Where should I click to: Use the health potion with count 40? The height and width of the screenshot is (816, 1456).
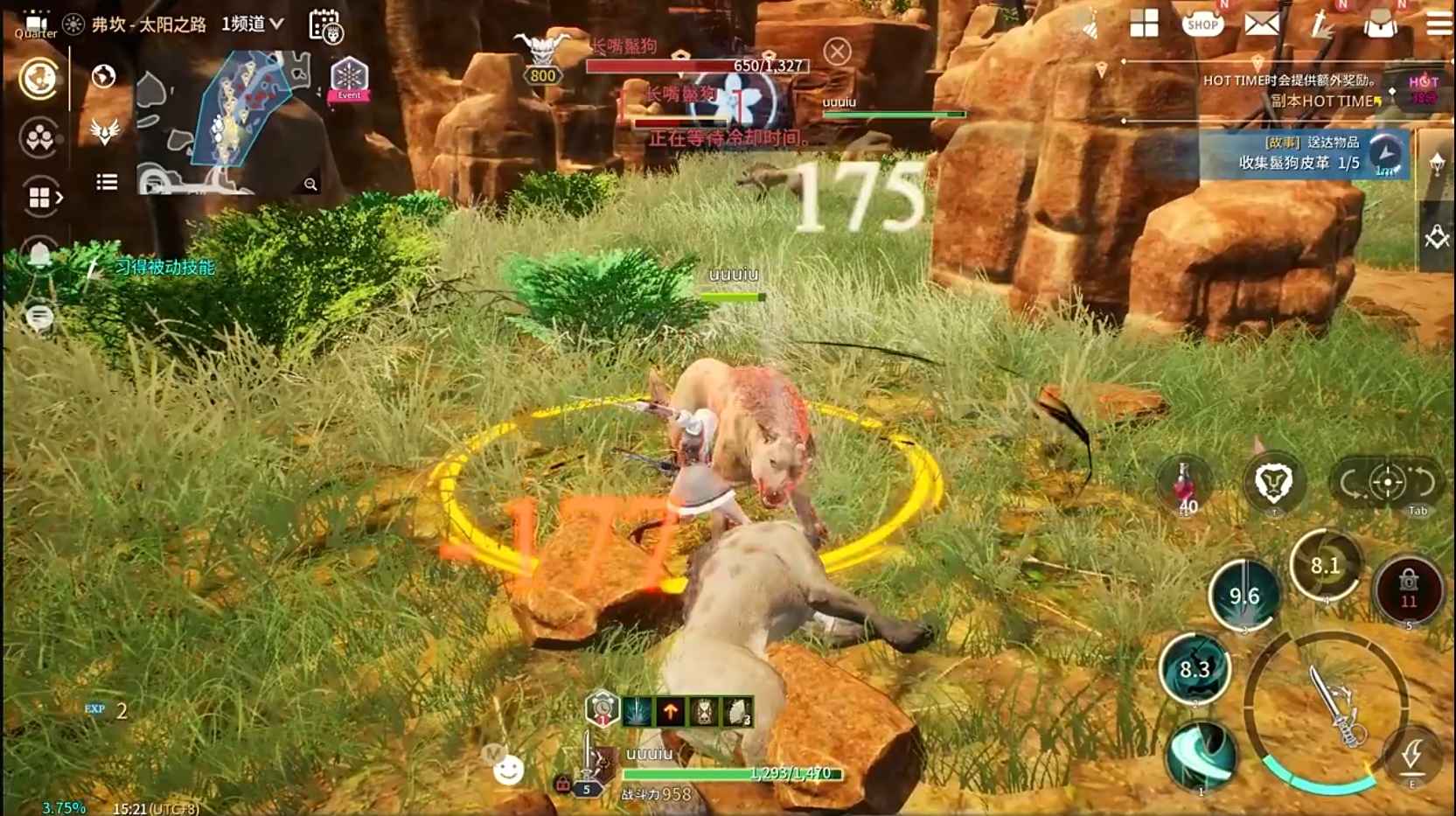[1185, 485]
